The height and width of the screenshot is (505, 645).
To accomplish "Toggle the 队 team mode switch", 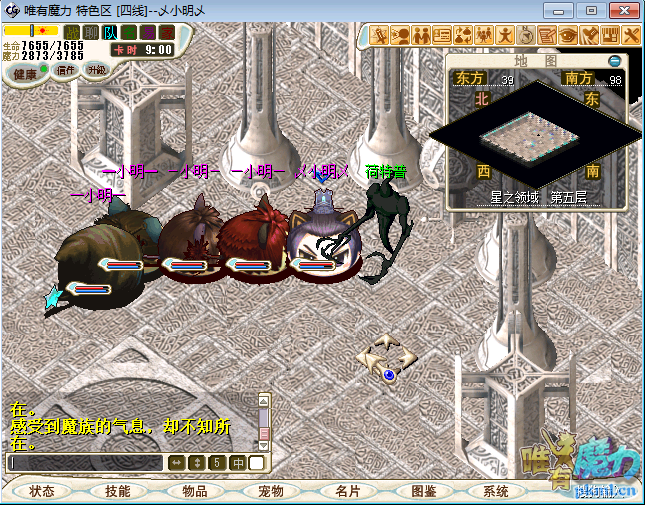I will coord(110,32).
